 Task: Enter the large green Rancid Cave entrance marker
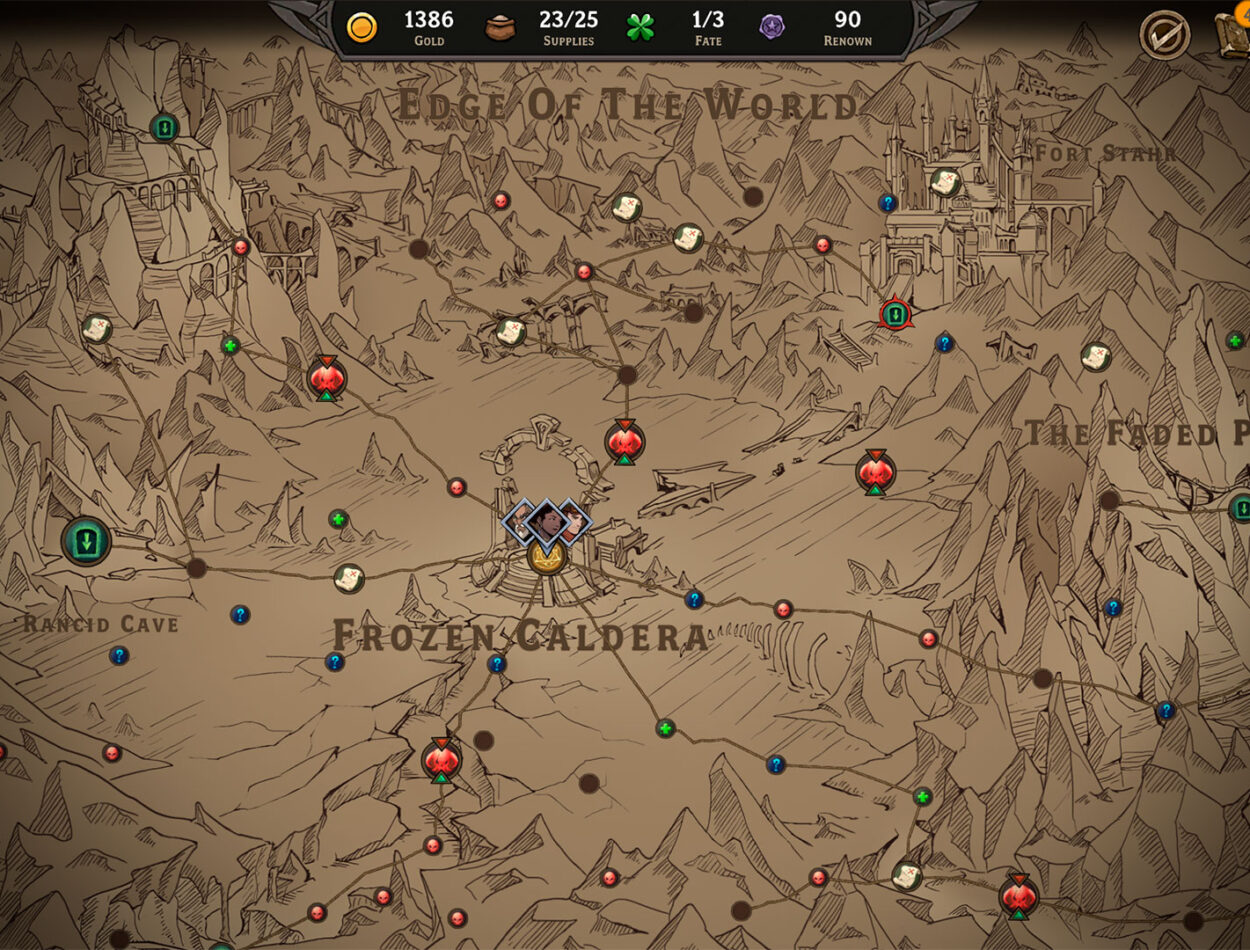(87, 541)
